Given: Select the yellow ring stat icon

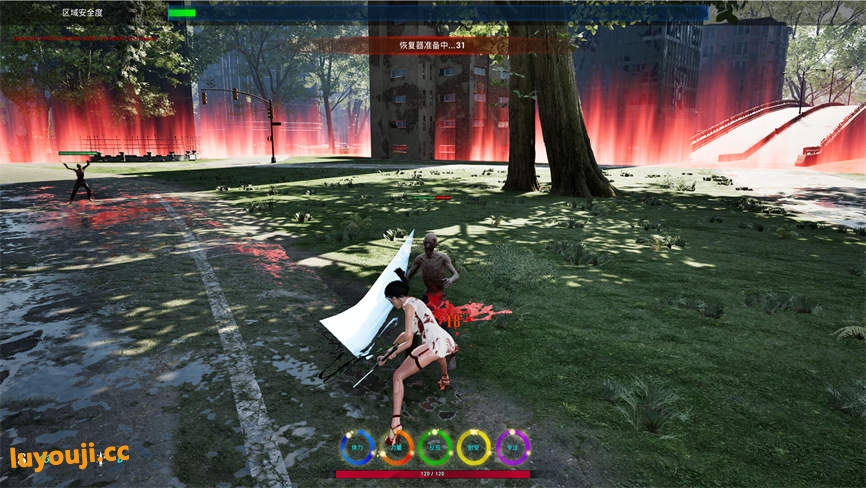Looking at the screenshot, I should click(474, 447).
